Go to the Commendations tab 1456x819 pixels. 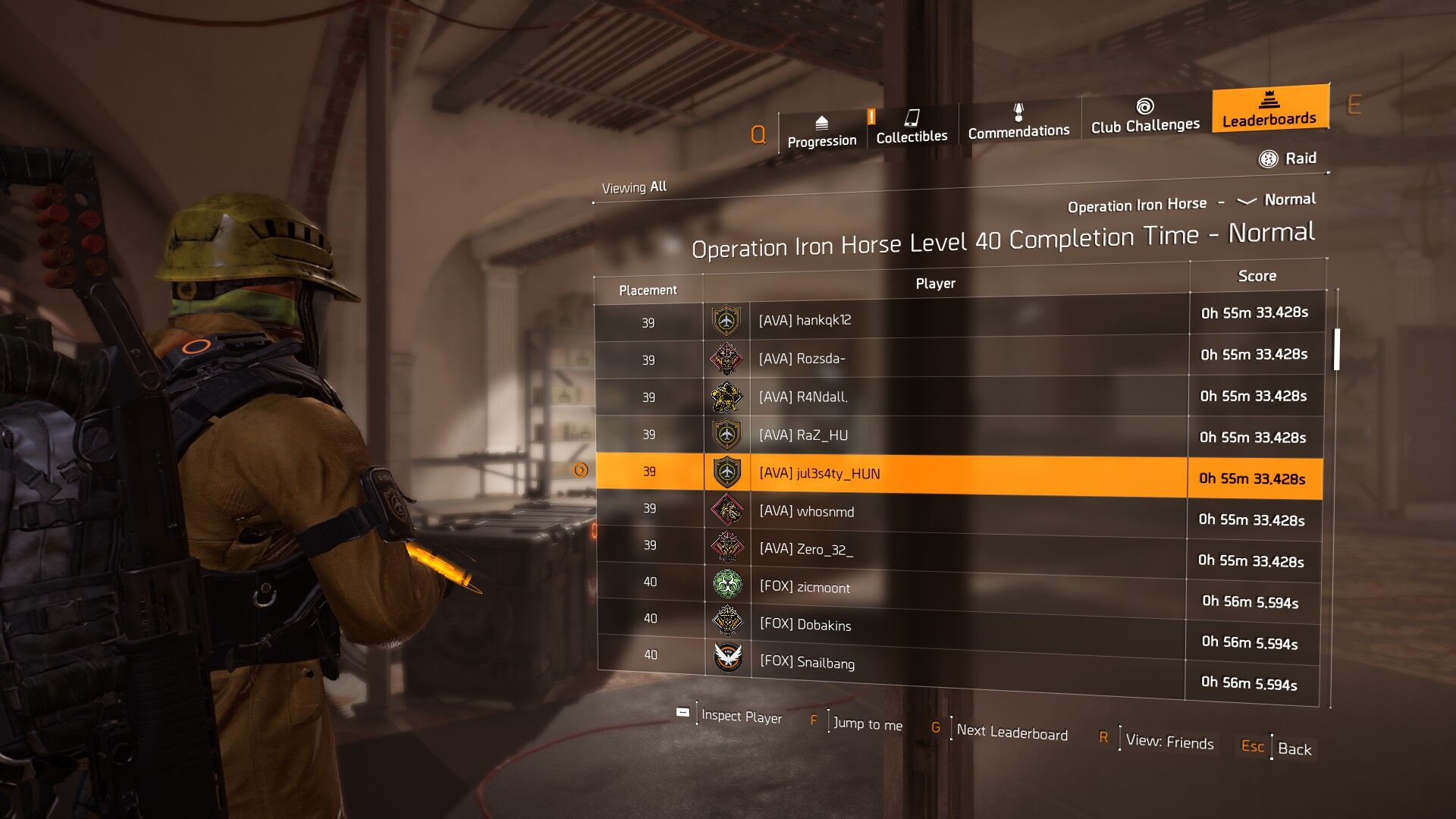click(1018, 122)
